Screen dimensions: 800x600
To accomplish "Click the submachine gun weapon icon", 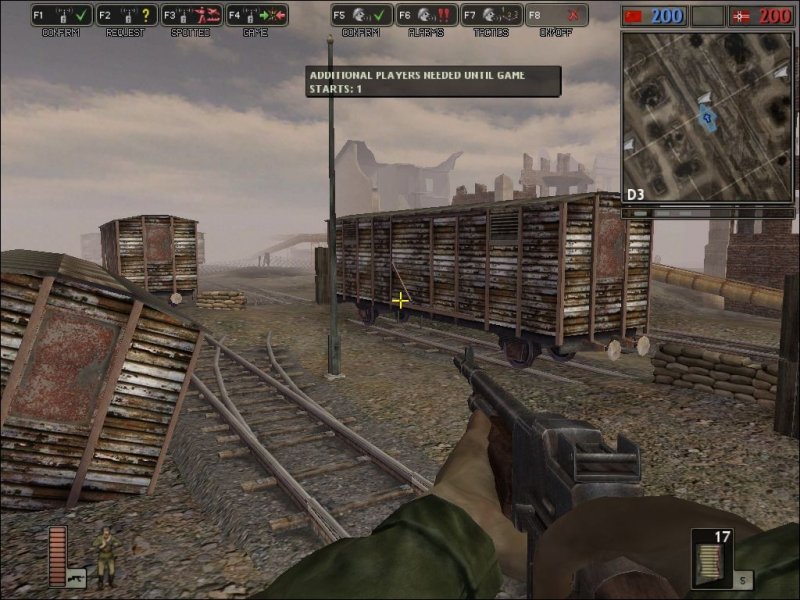I will 76,577.
